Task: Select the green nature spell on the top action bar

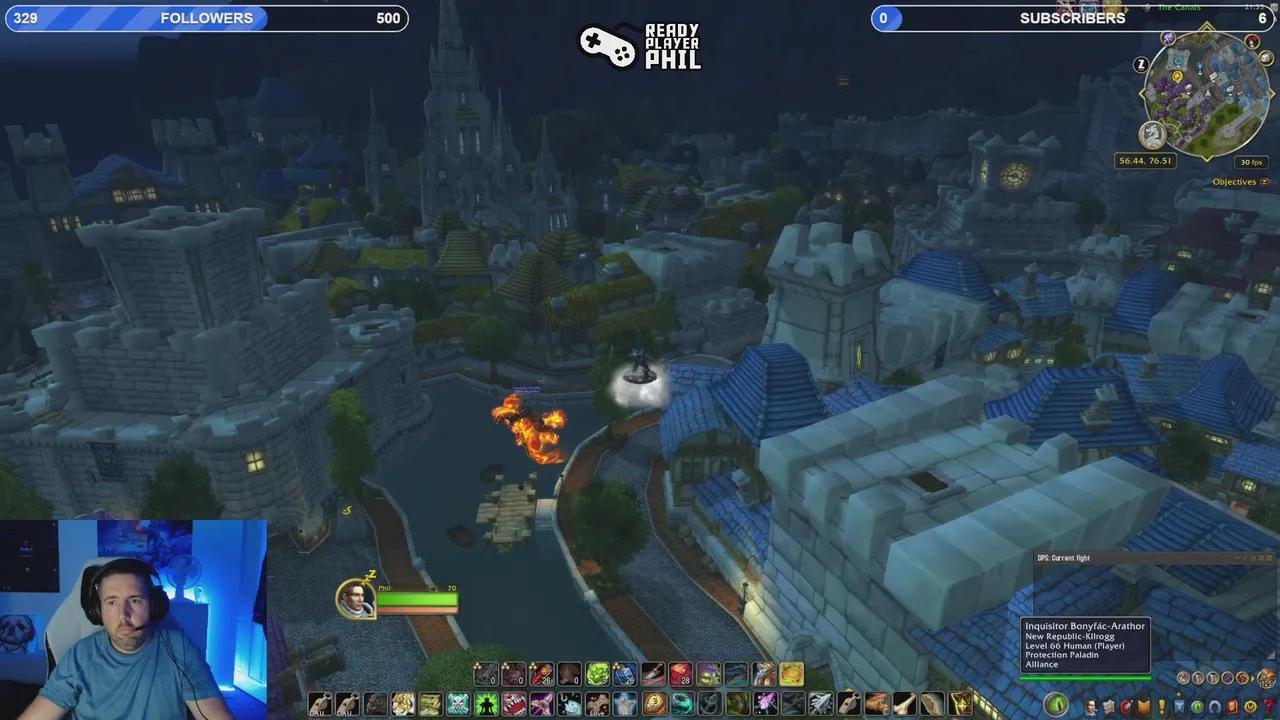Action: [x=597, y=675]
